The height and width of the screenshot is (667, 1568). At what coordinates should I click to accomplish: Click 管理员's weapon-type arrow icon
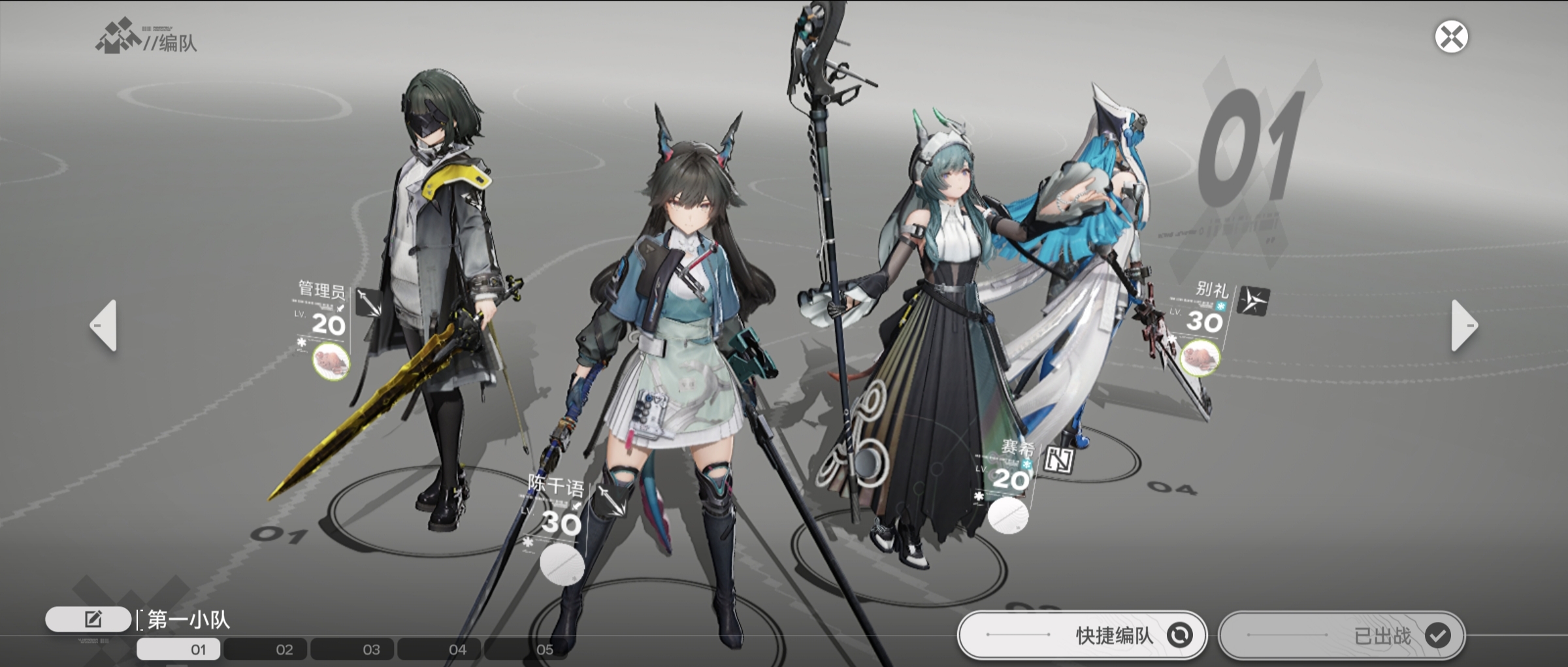368,302
